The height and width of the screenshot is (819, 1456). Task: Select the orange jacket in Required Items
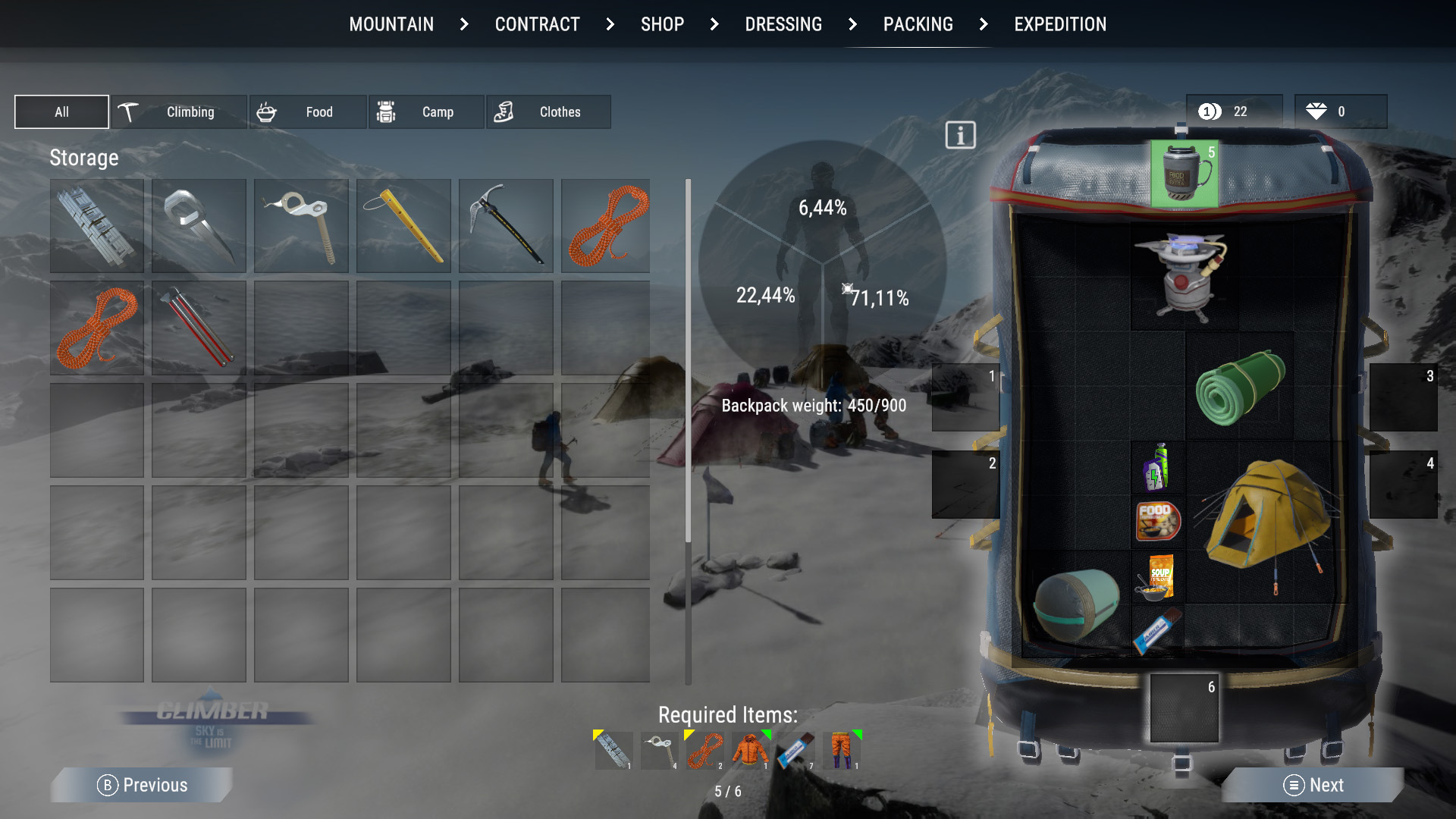(749, 750)
